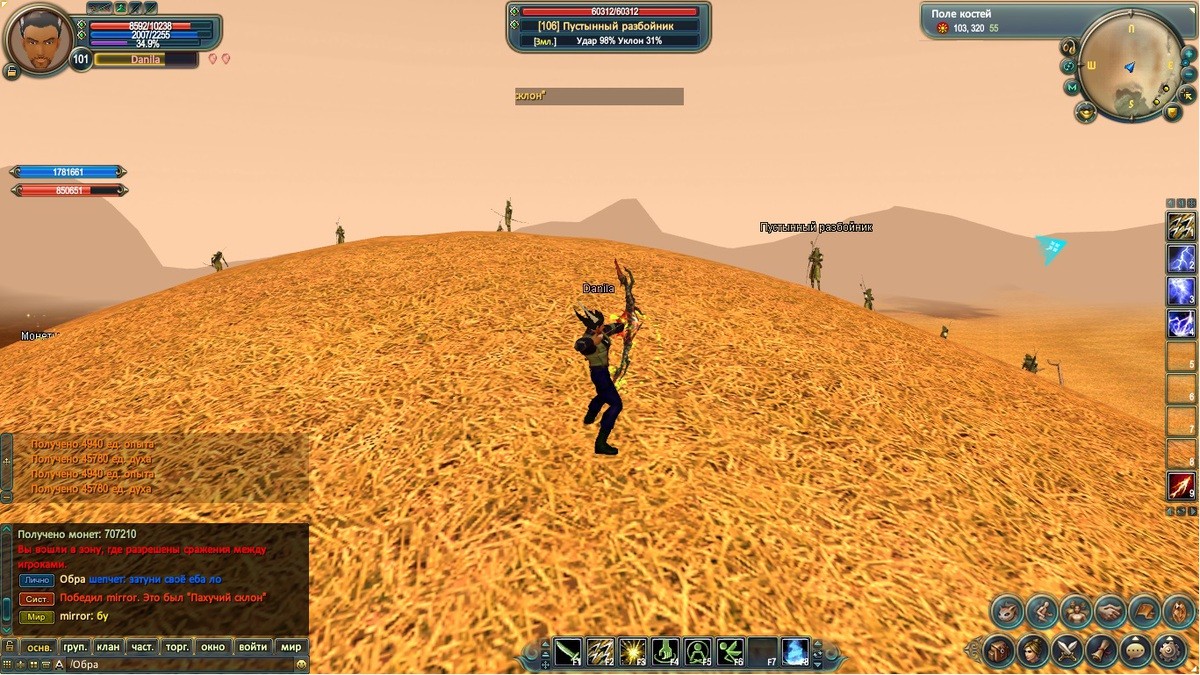Activate the red arrow skill in side bar
The image size is (1200, 675).
1181,486
